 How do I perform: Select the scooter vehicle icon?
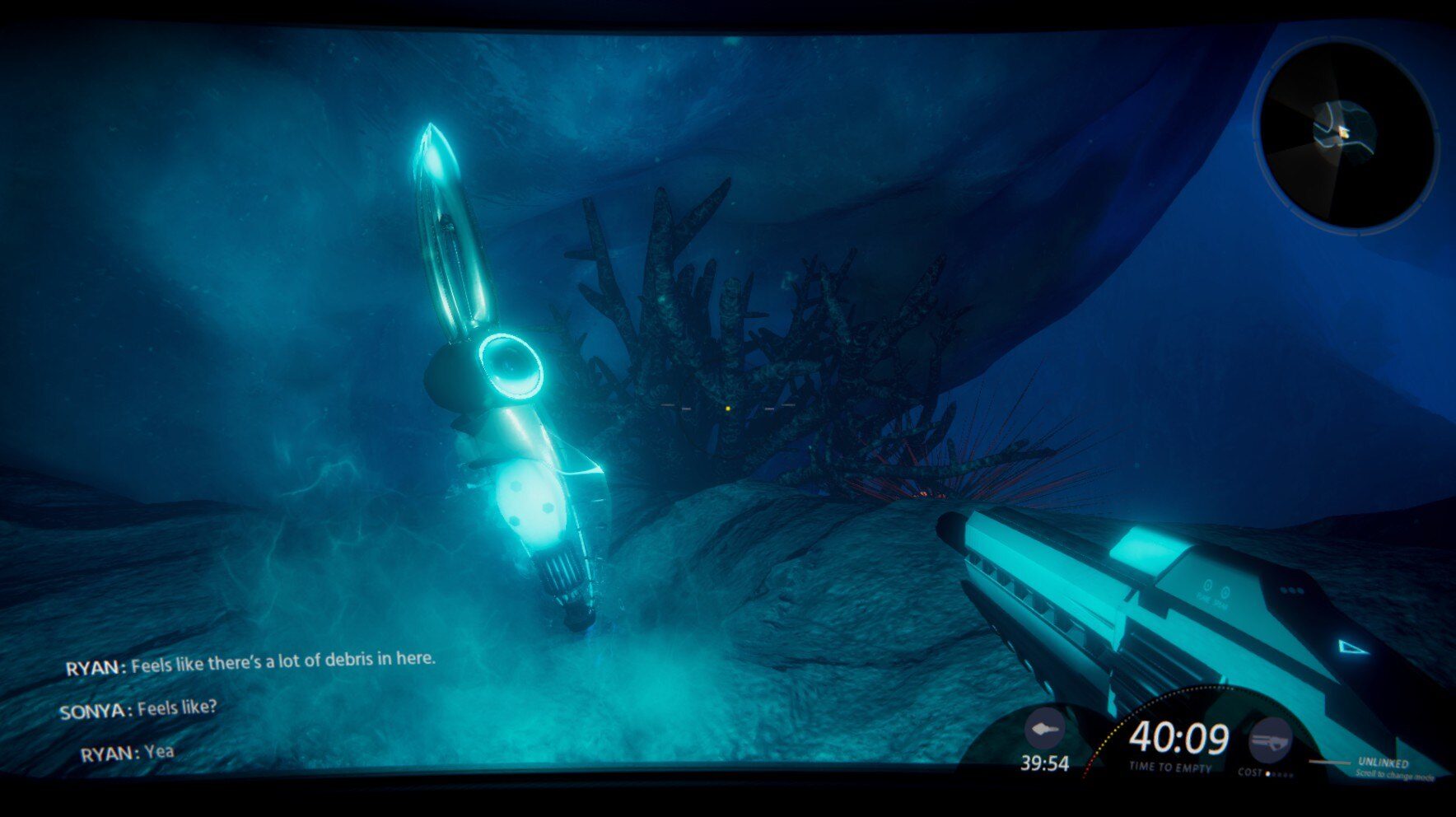pyautogui.click(x=1043, y=730)
